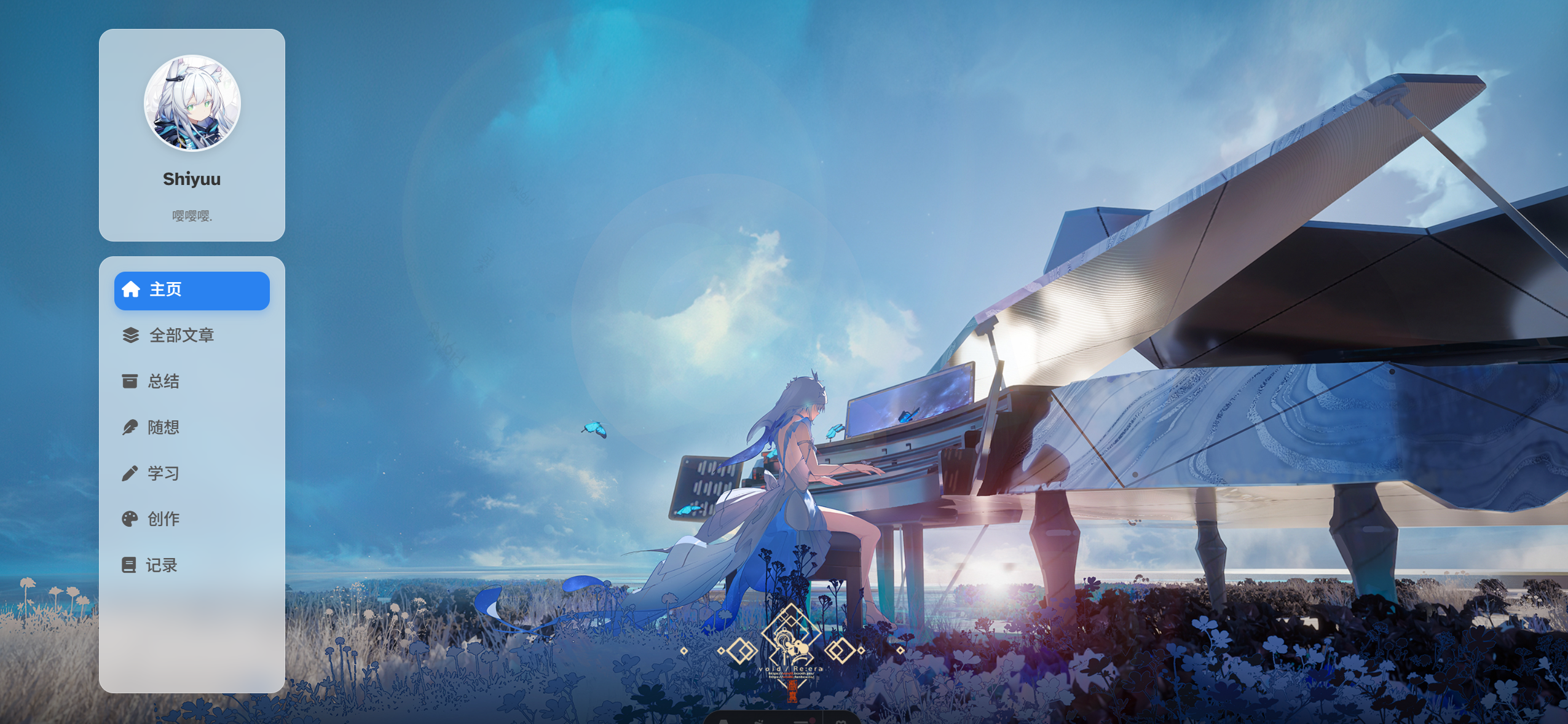Click the Shiyuu username heading

[192, 179]
